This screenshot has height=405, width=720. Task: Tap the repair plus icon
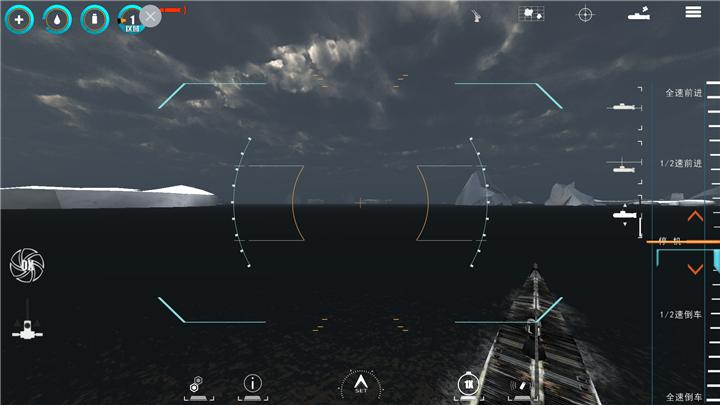[x=19, y=18]
